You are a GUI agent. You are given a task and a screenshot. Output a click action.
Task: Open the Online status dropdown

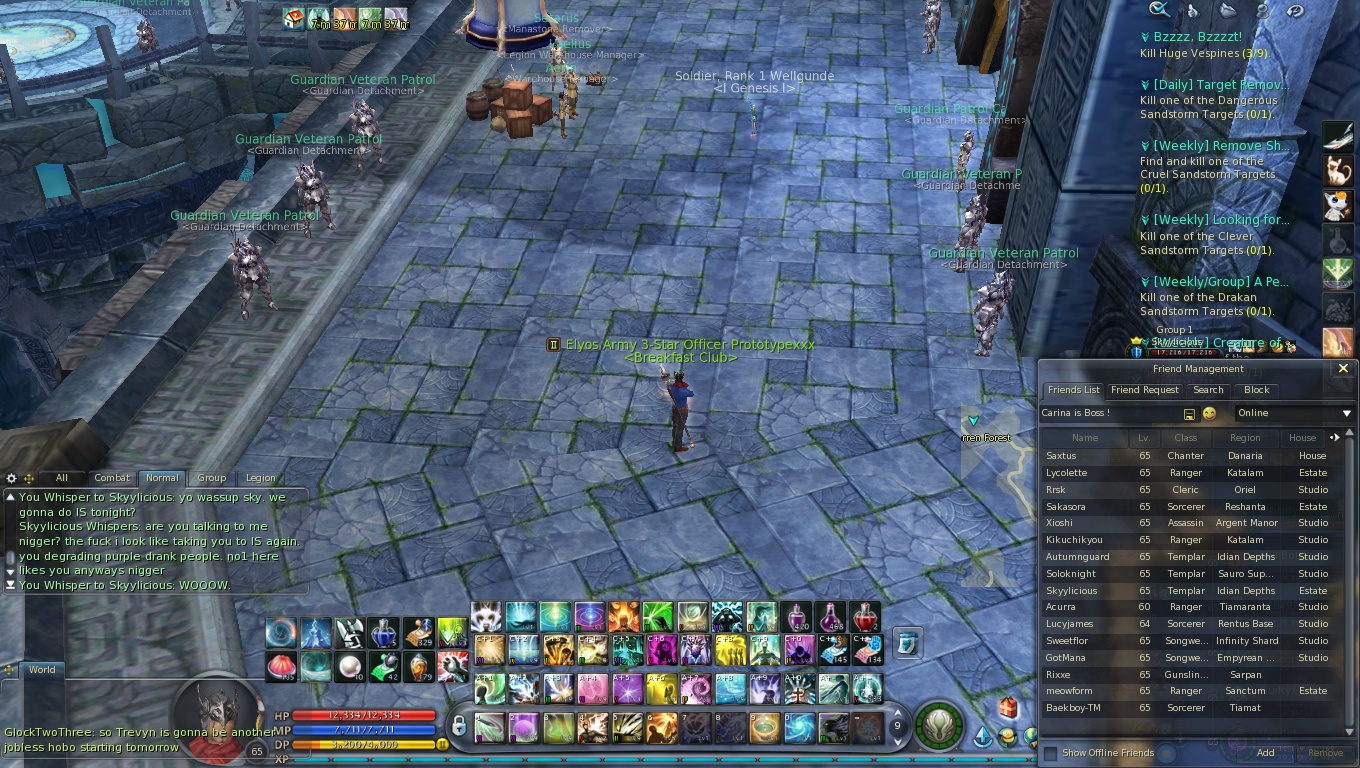pos(1294,413)
